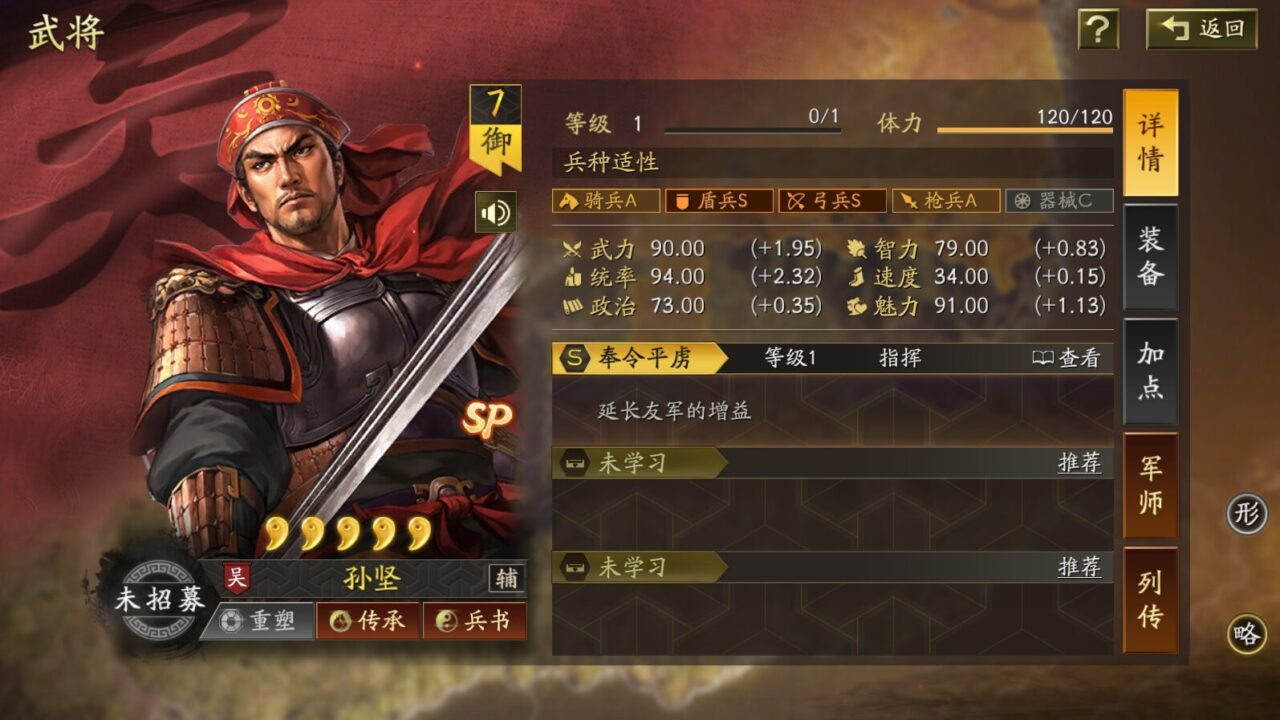This screenshot has width=1280, height=720.
Task: Open the 传承 inheritance button
Action: (x=368, y=621)
